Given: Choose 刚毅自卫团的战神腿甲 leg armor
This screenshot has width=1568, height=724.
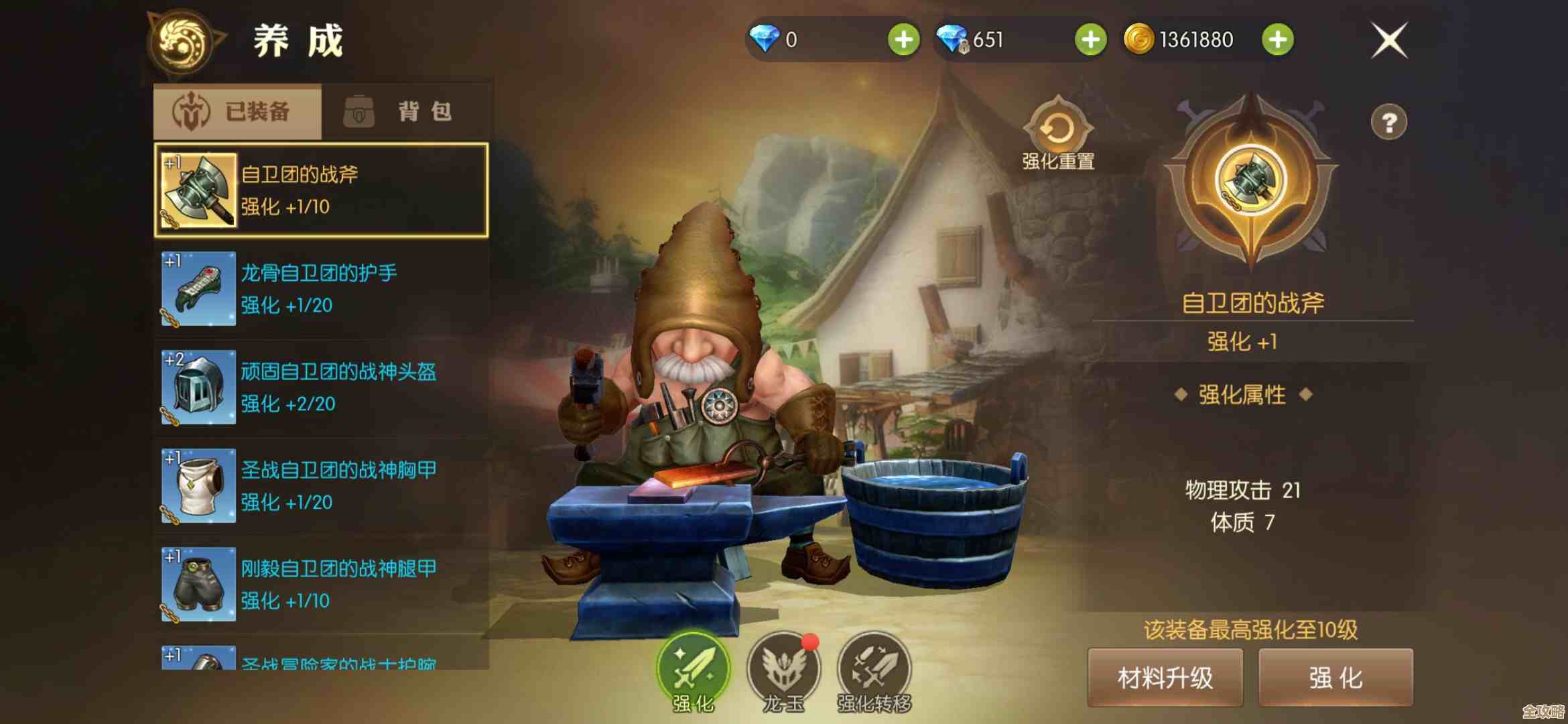Looking at the screenshot, I should point(321,584).
